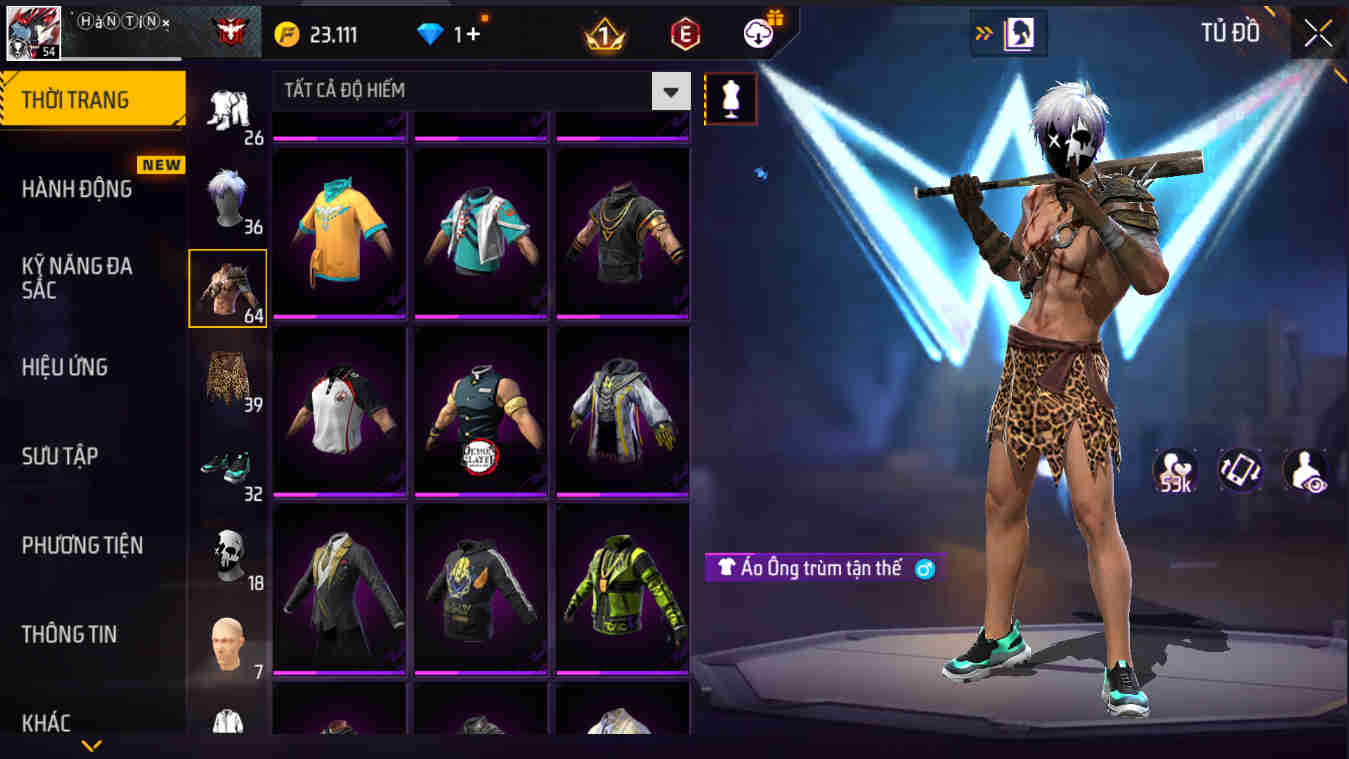This screenshot has height=759, width=1349.
Task: Toggle the mannequin preview icon above the character
Action: tap(729, 100)
